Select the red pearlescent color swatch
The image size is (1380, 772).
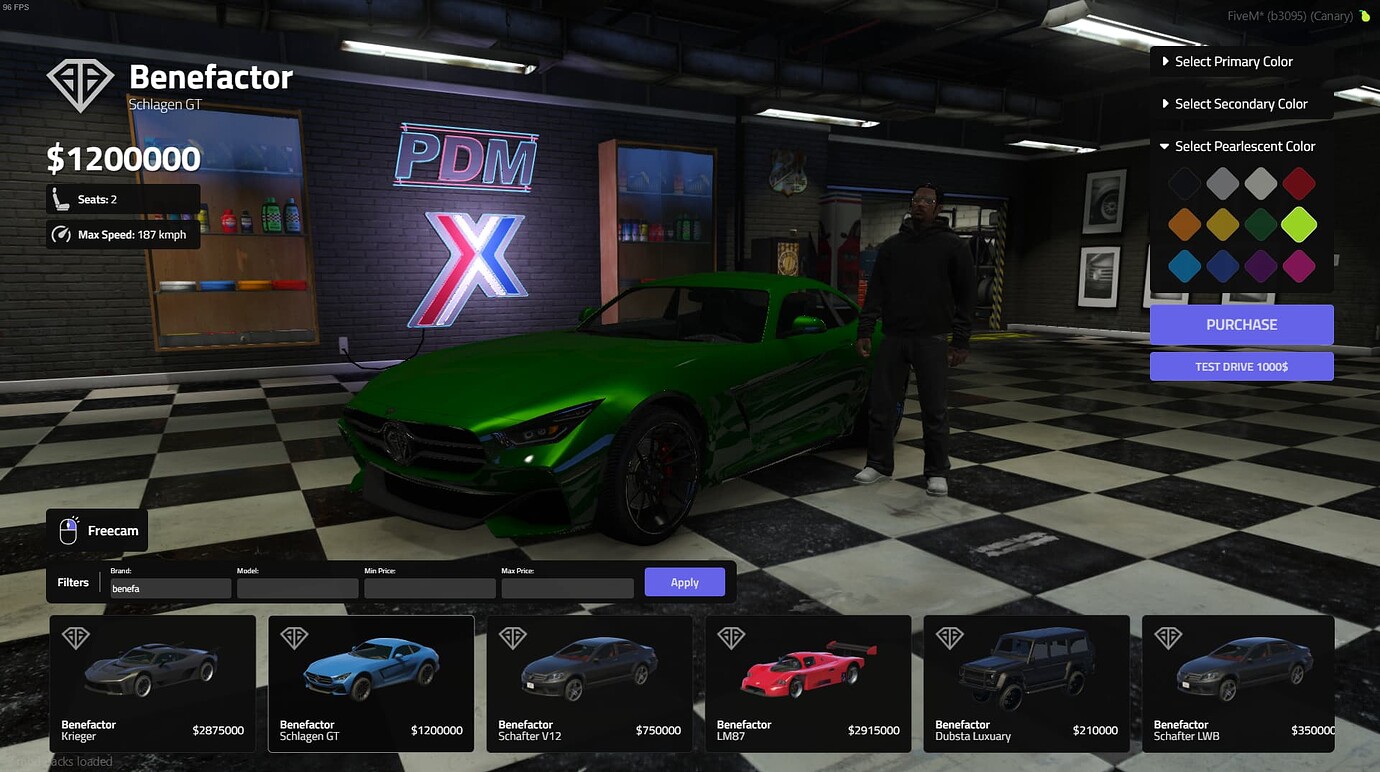click(1298, 183)
